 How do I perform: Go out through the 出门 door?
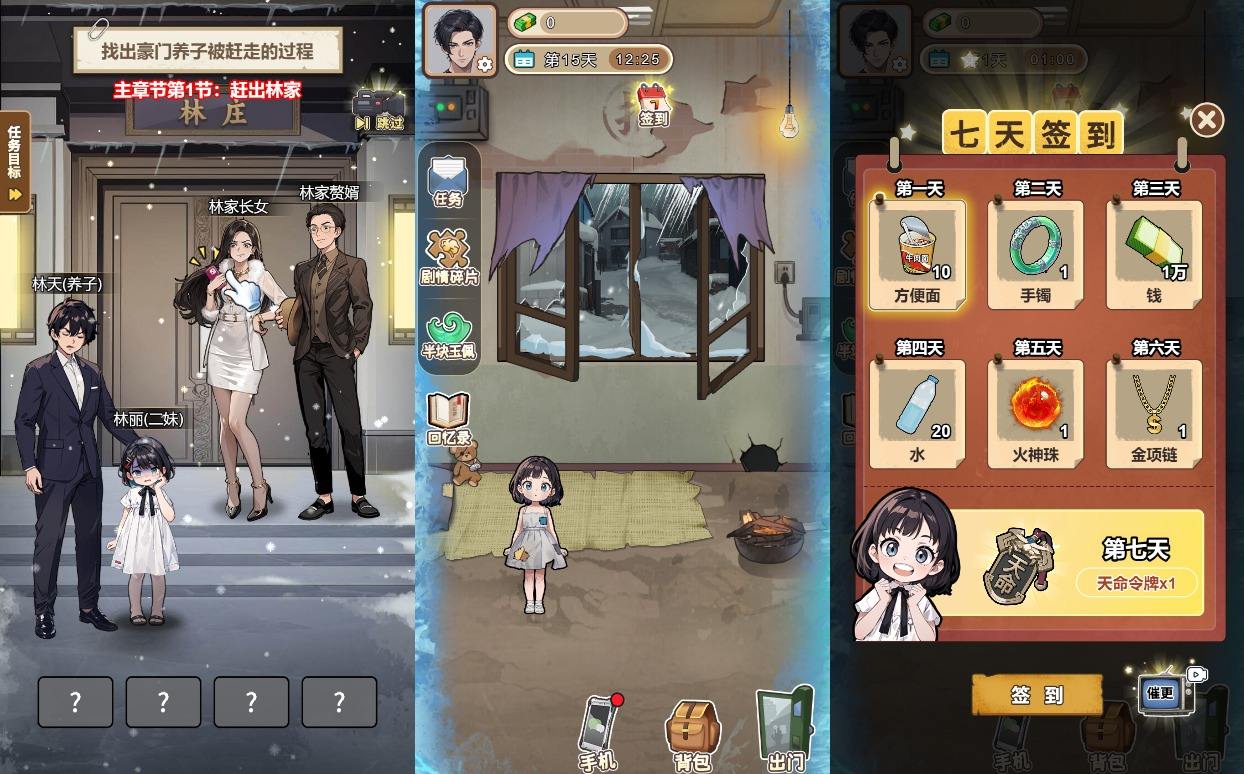click(785, 730)
